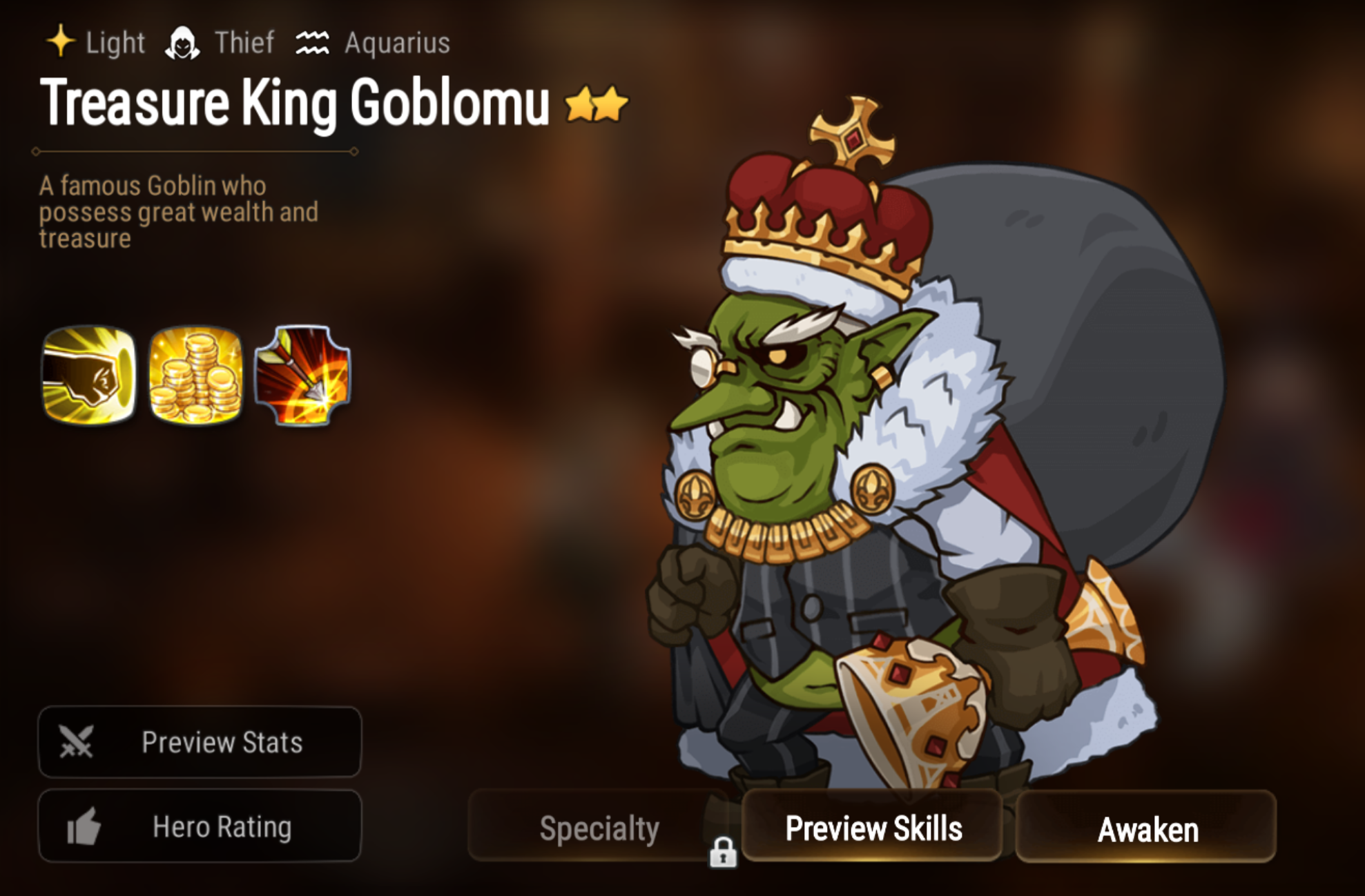1365x896 pixels.
Task: Open Preview Skills
Action: tap(873, 828)
